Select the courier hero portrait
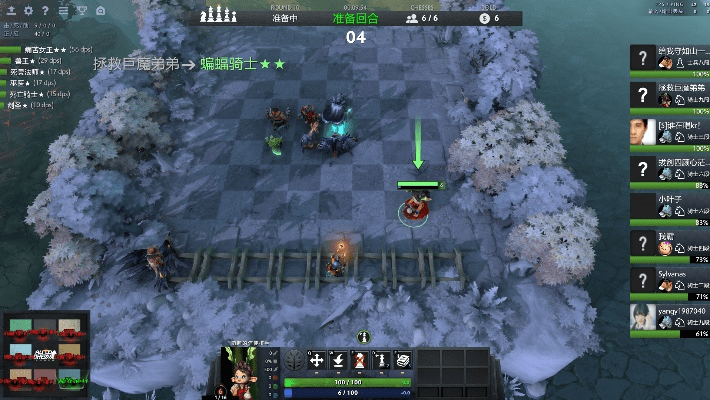 pyautogui.click(x=242, y=371)
